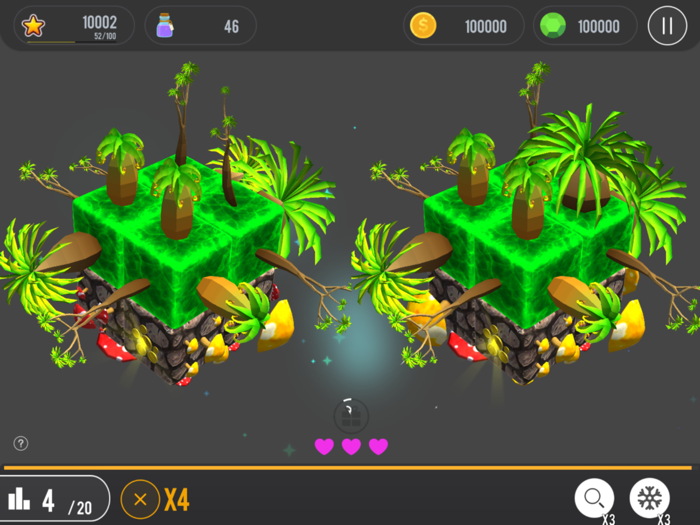Select the purple potion counter
The height and width of the screenshot is (525, 700).
point(200,26)
